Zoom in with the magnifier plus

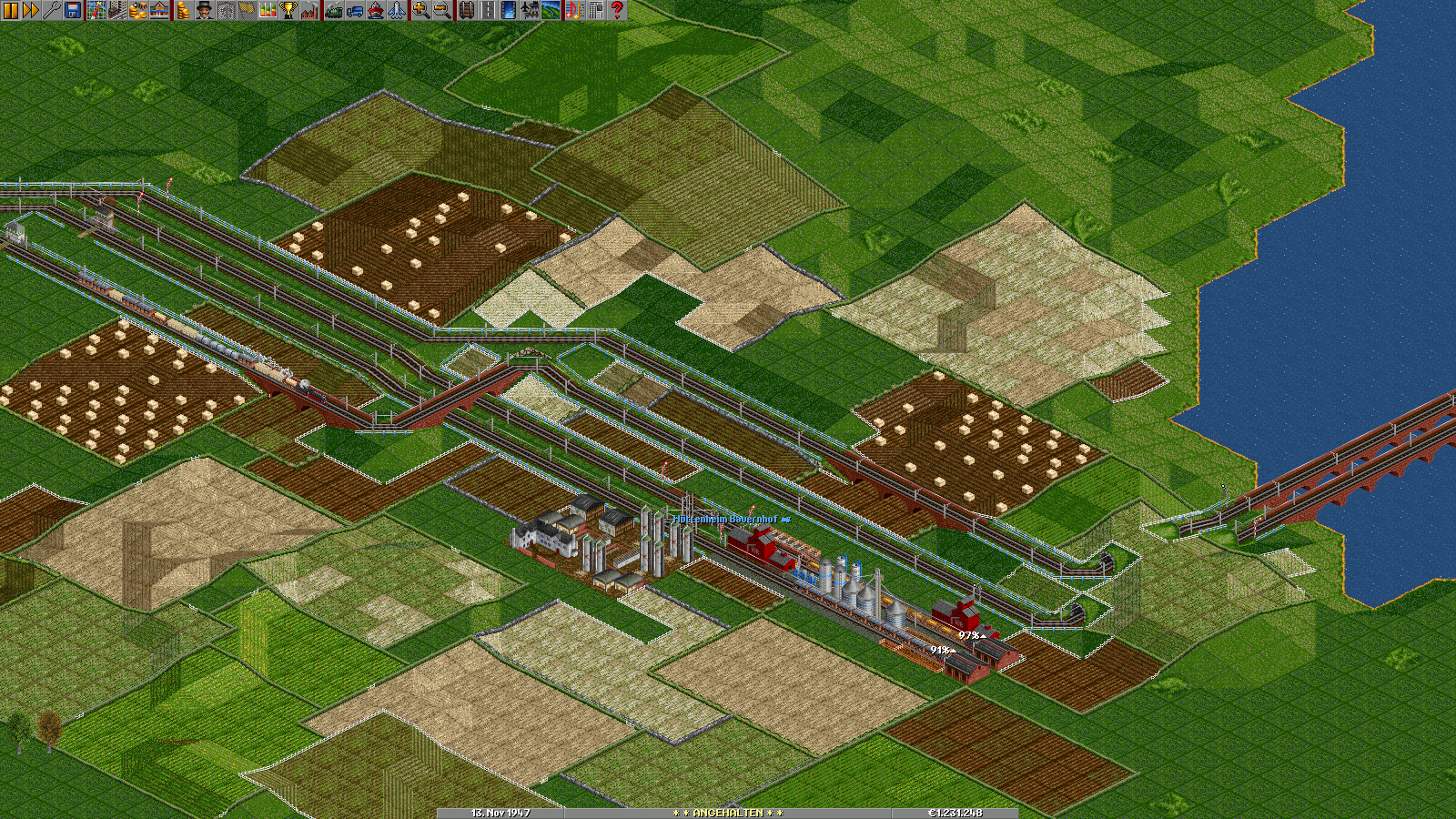pyautogui.click(x=420, y=10)
